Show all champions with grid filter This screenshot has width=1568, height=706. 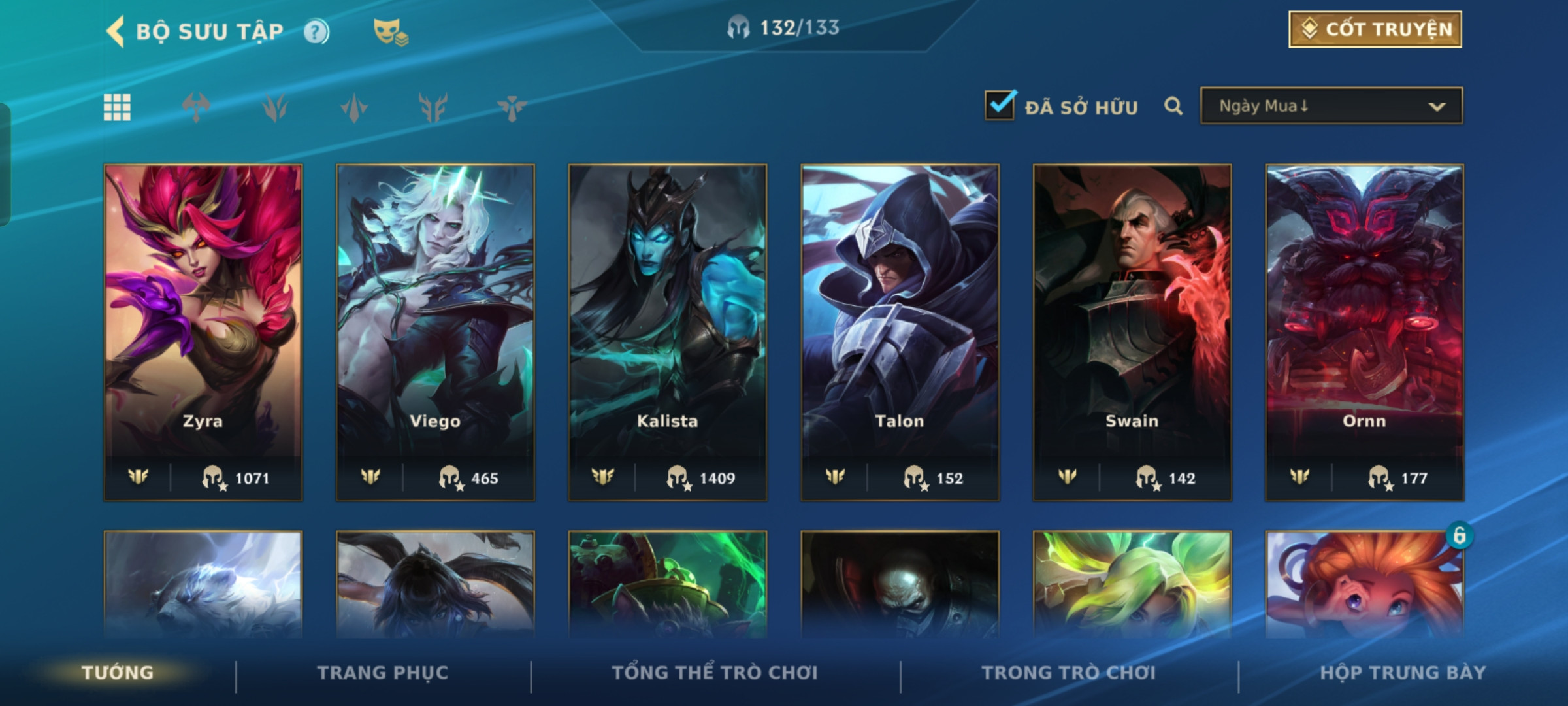tap(117, 107)
